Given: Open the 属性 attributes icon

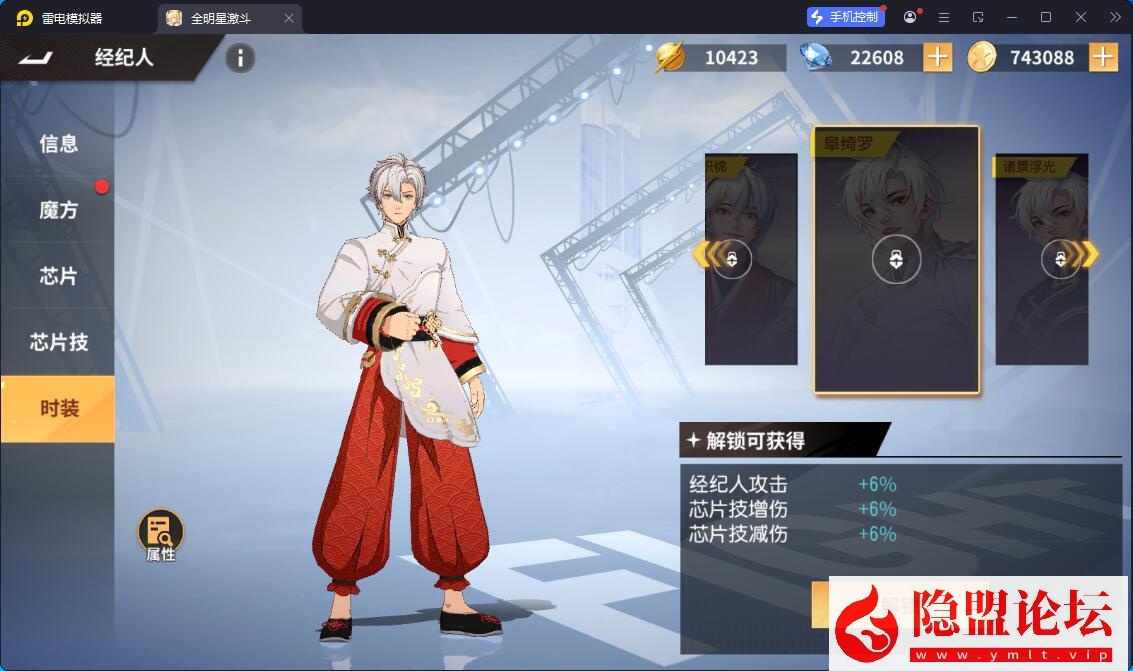Looking at the screenshot, I should [160, 535].
